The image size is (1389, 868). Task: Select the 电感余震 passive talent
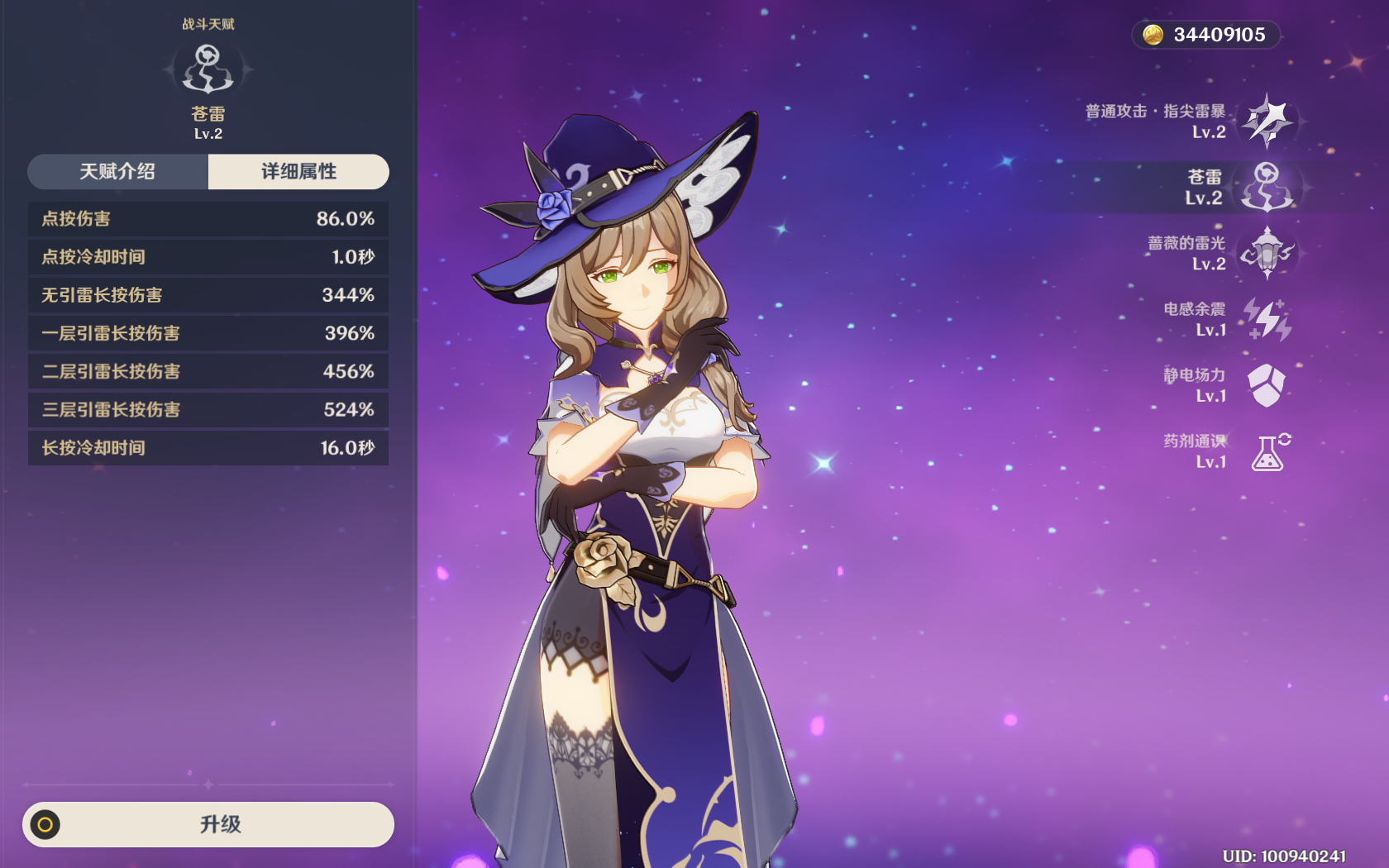point(1267,319)
